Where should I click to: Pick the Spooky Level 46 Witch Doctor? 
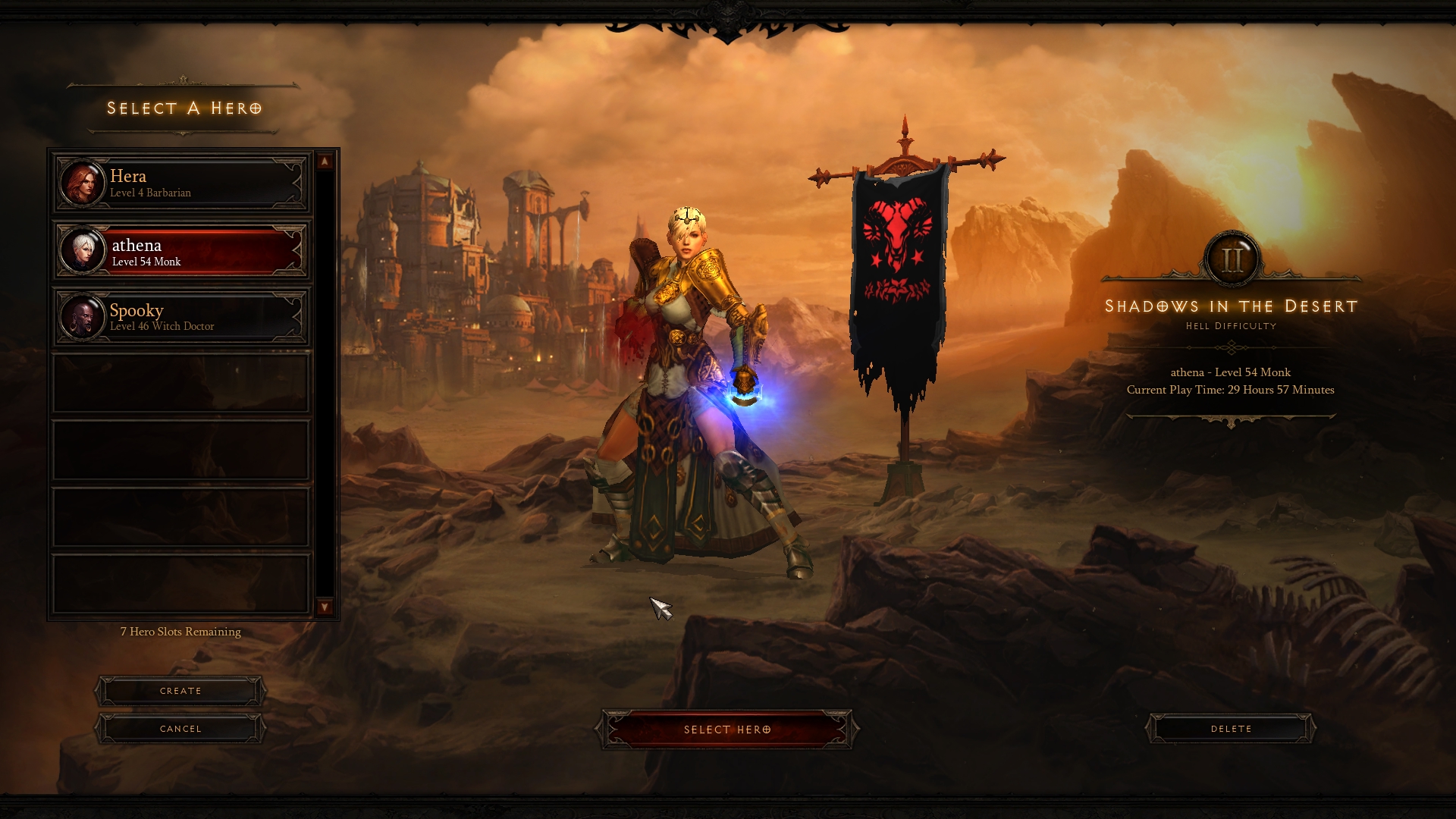pyautogui.click(x=181, y=317)
